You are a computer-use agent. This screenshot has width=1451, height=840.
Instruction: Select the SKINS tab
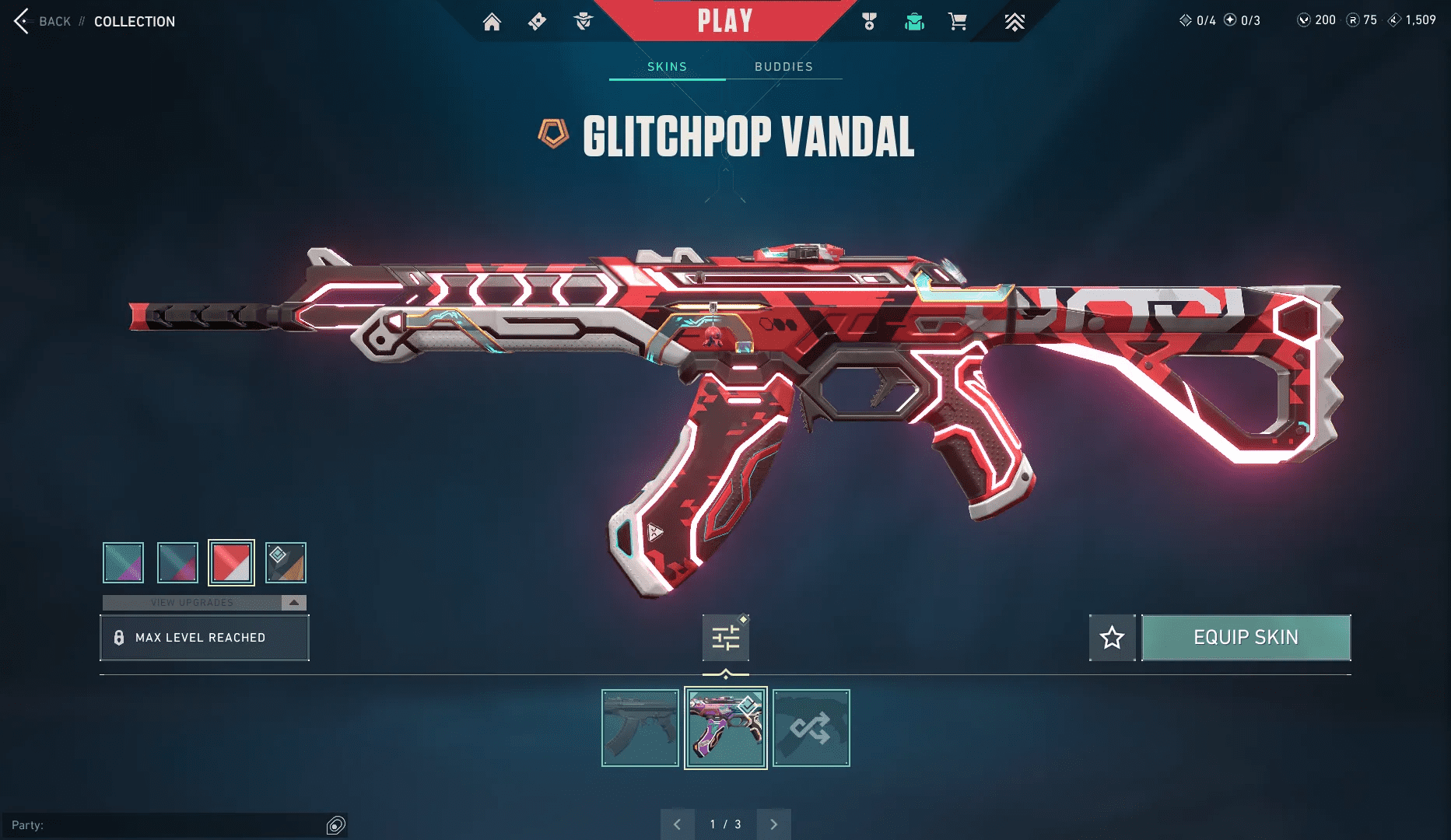coord(666,67)
